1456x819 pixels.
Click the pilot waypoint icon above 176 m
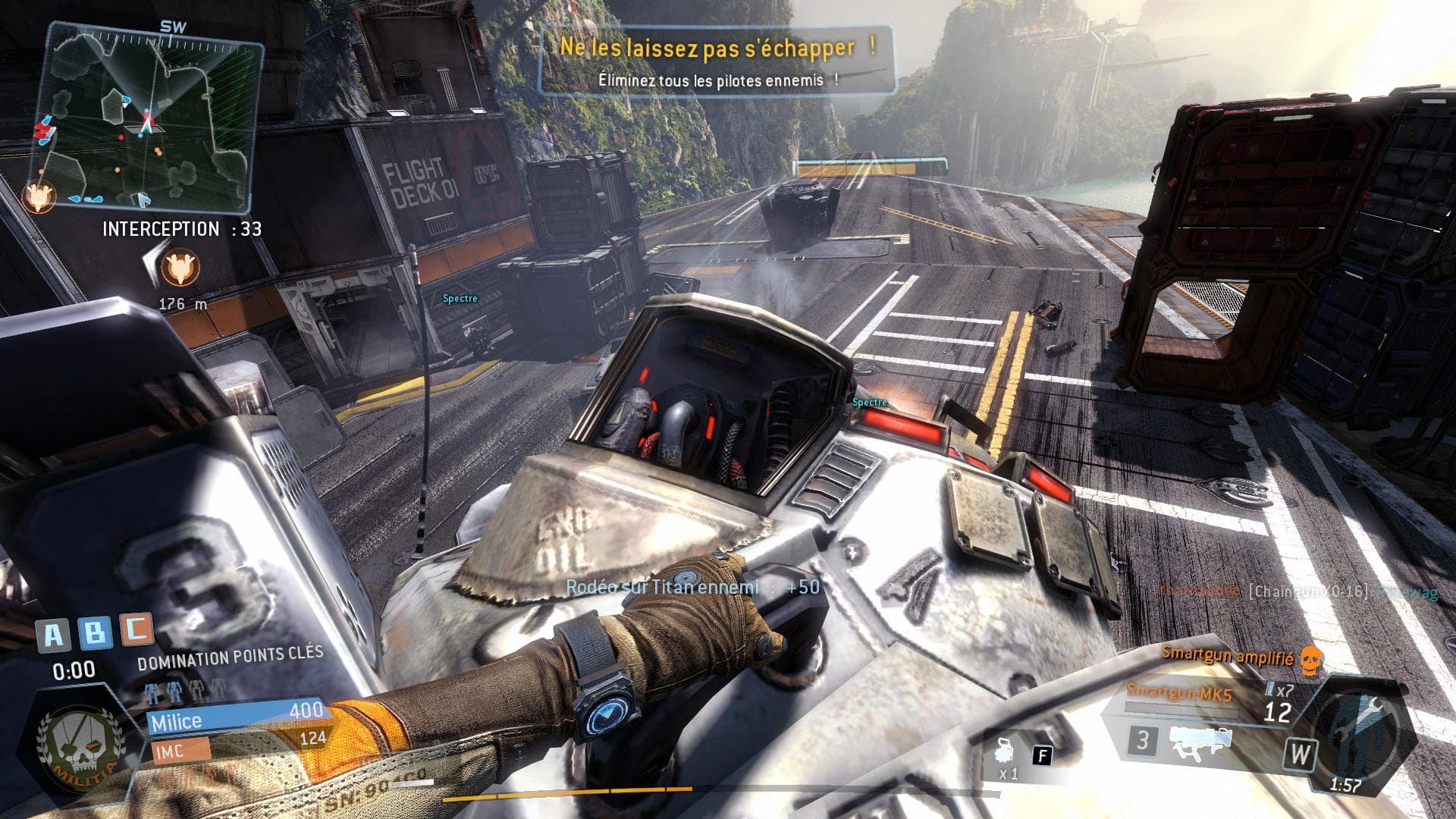(x=180, y=267)
